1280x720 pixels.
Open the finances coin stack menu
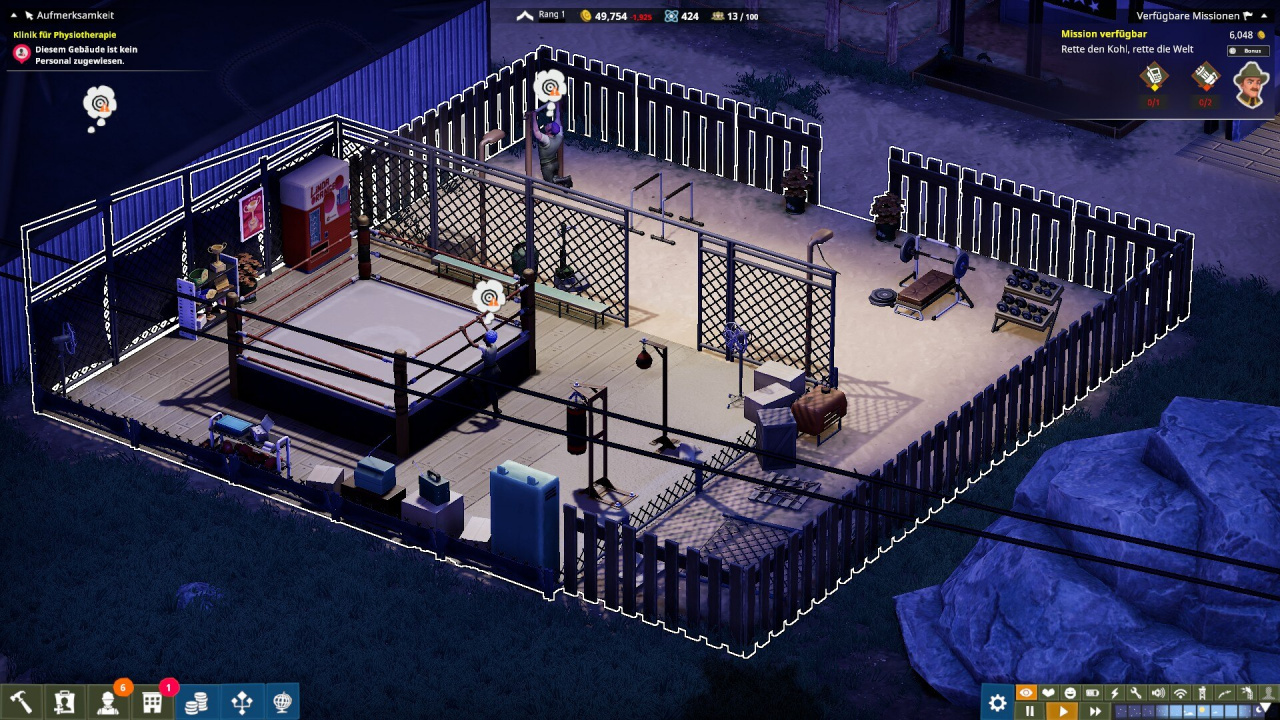coord(197,702)
